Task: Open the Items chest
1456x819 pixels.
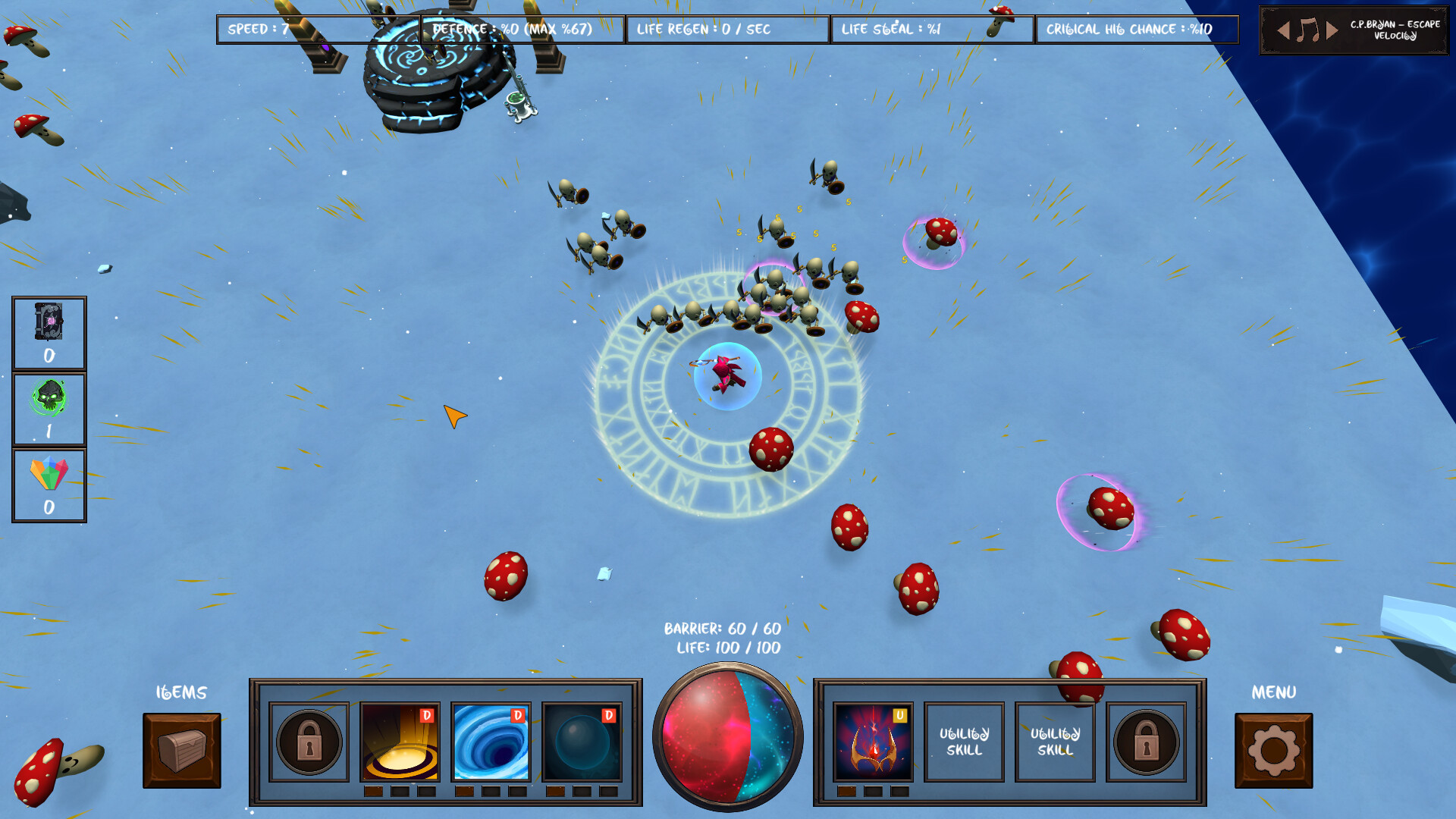Action: tap(182, 750)
